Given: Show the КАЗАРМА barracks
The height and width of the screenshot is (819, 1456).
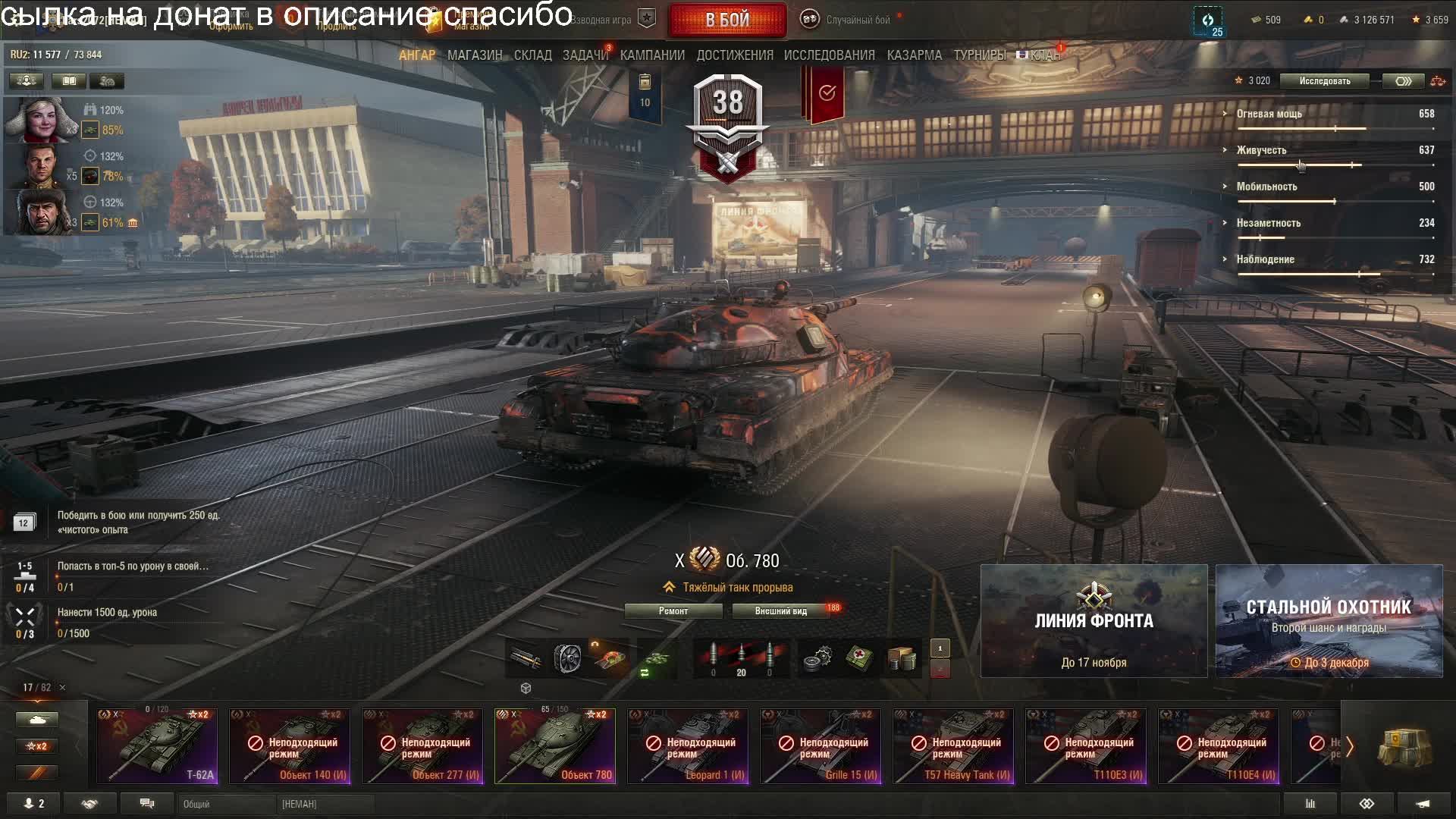Looking at the screenshot, I should click(914, 55).
